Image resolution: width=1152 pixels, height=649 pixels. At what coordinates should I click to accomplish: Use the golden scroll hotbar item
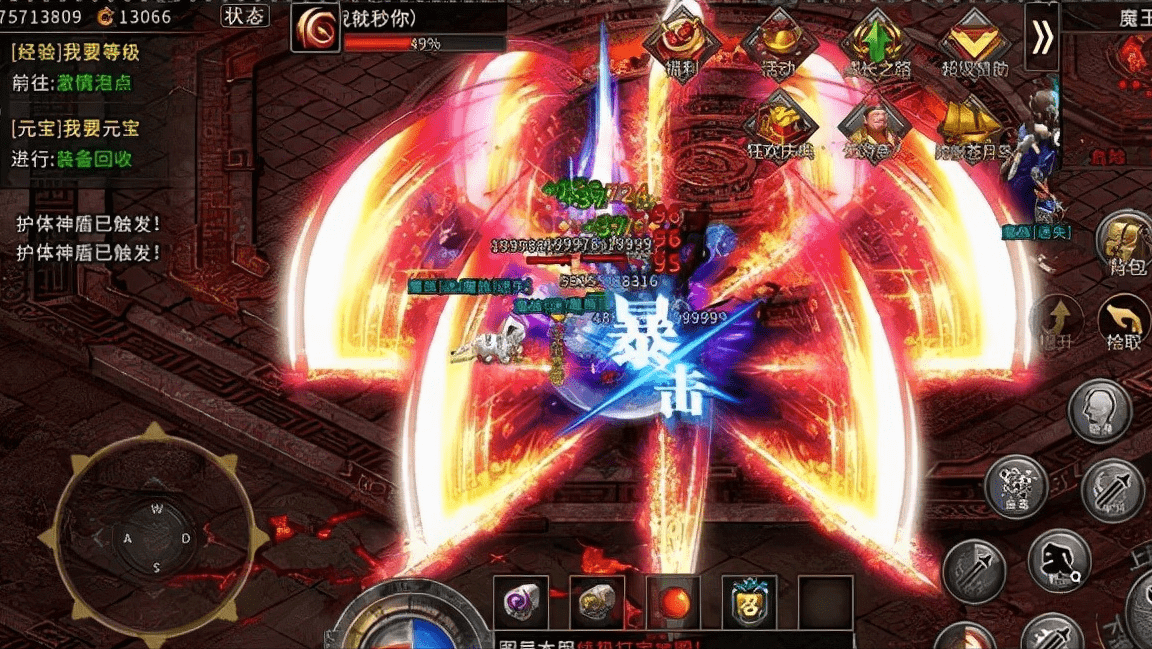(x=597, y=602)
